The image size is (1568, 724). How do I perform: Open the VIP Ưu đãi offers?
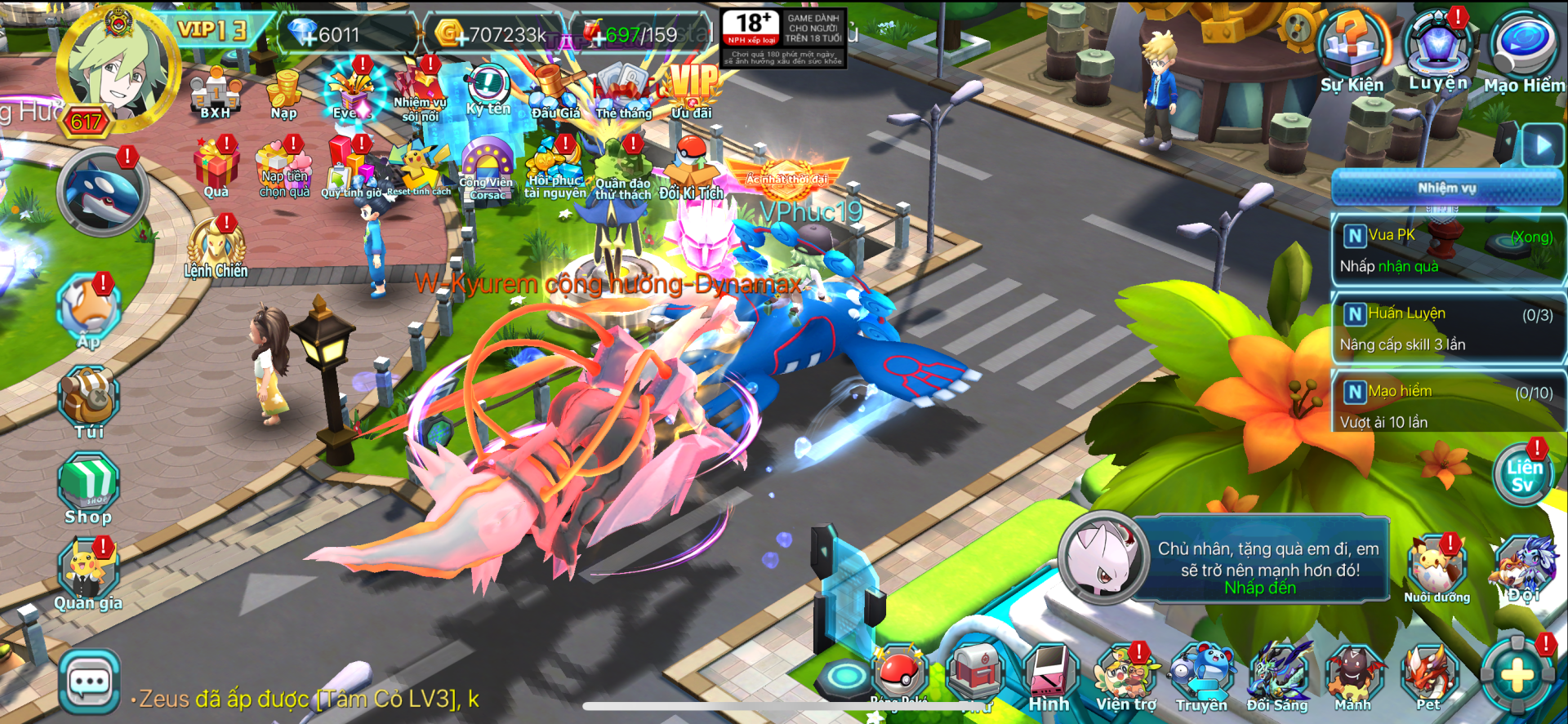(x=692, y=91)
